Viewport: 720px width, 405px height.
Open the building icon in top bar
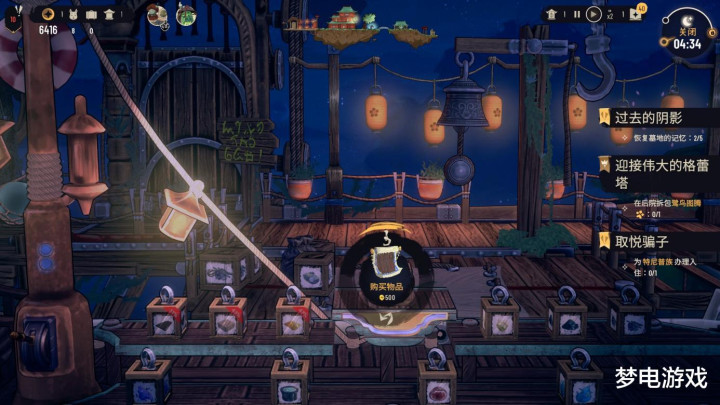[x=109, y=14]
